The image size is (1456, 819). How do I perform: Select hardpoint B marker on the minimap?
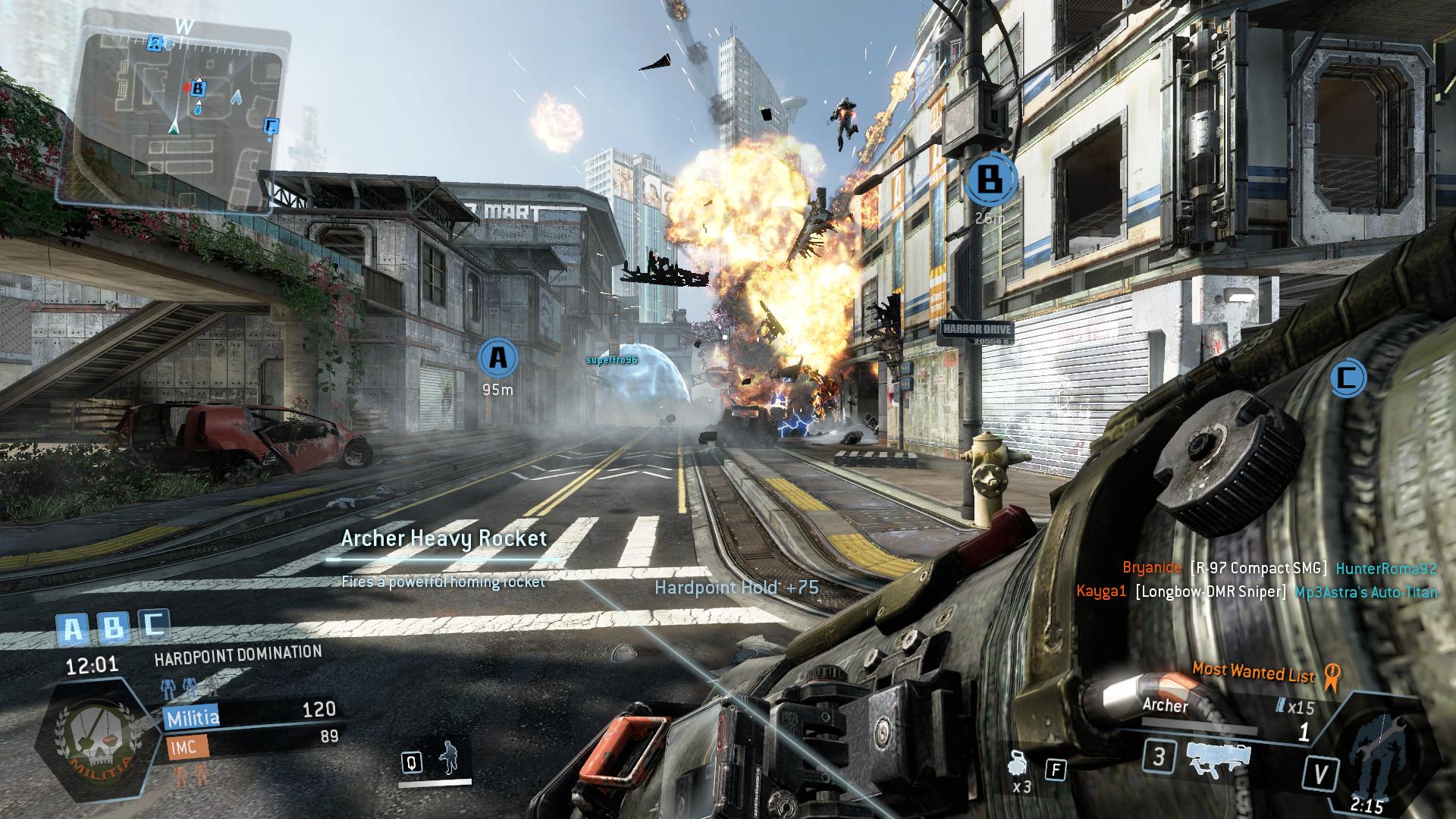(199, 88)
